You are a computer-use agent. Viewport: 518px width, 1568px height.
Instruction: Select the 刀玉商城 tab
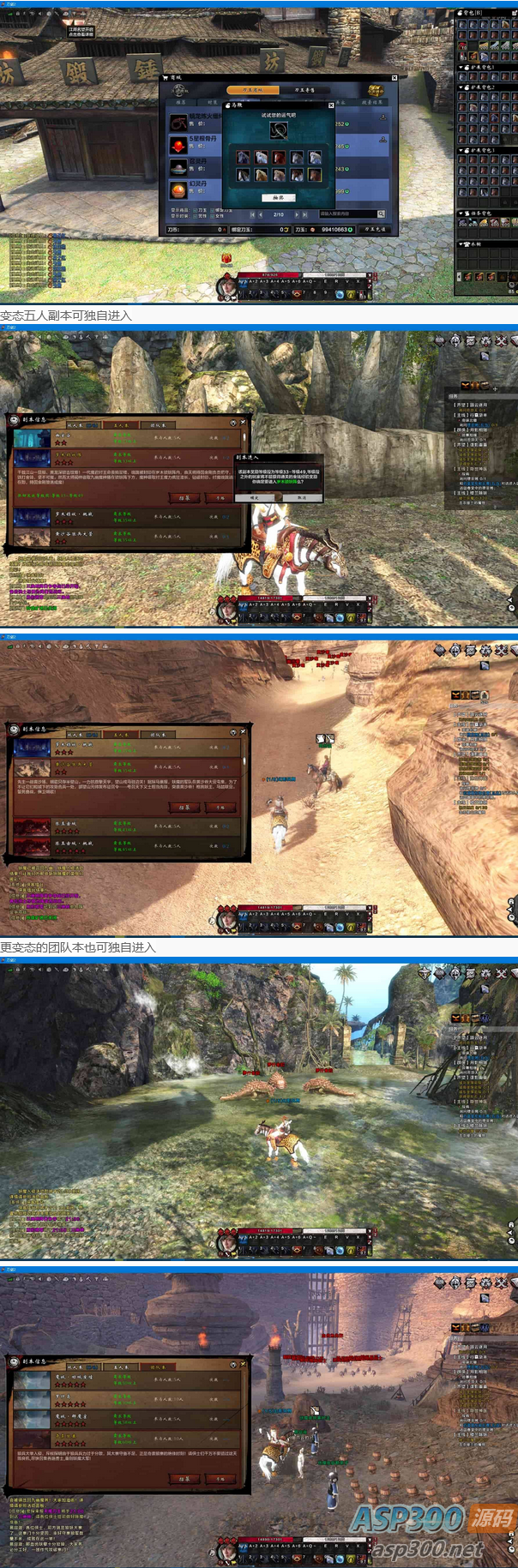(253, 89)
